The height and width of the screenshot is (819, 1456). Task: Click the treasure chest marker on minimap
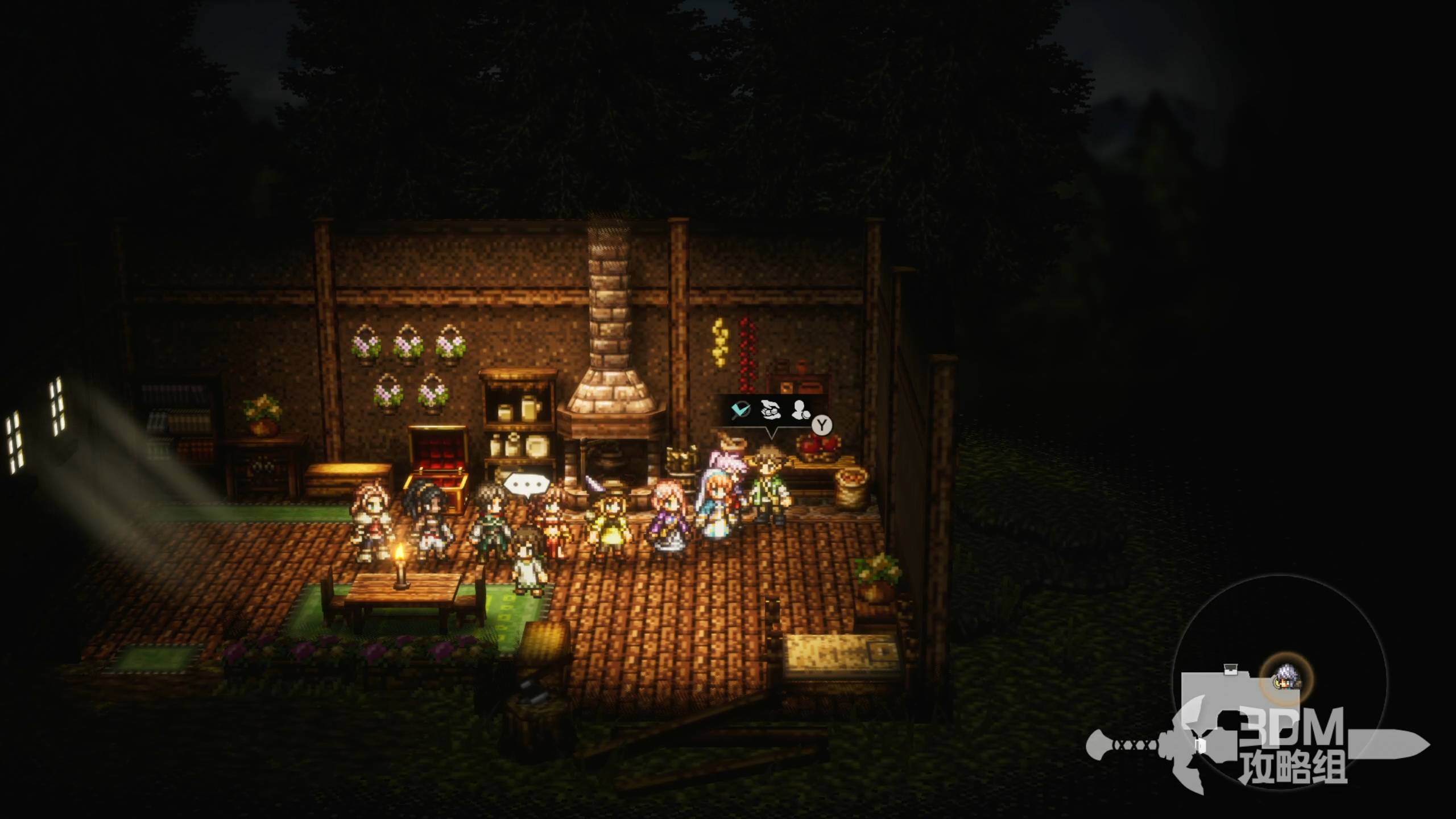(x=1231, y=669)
